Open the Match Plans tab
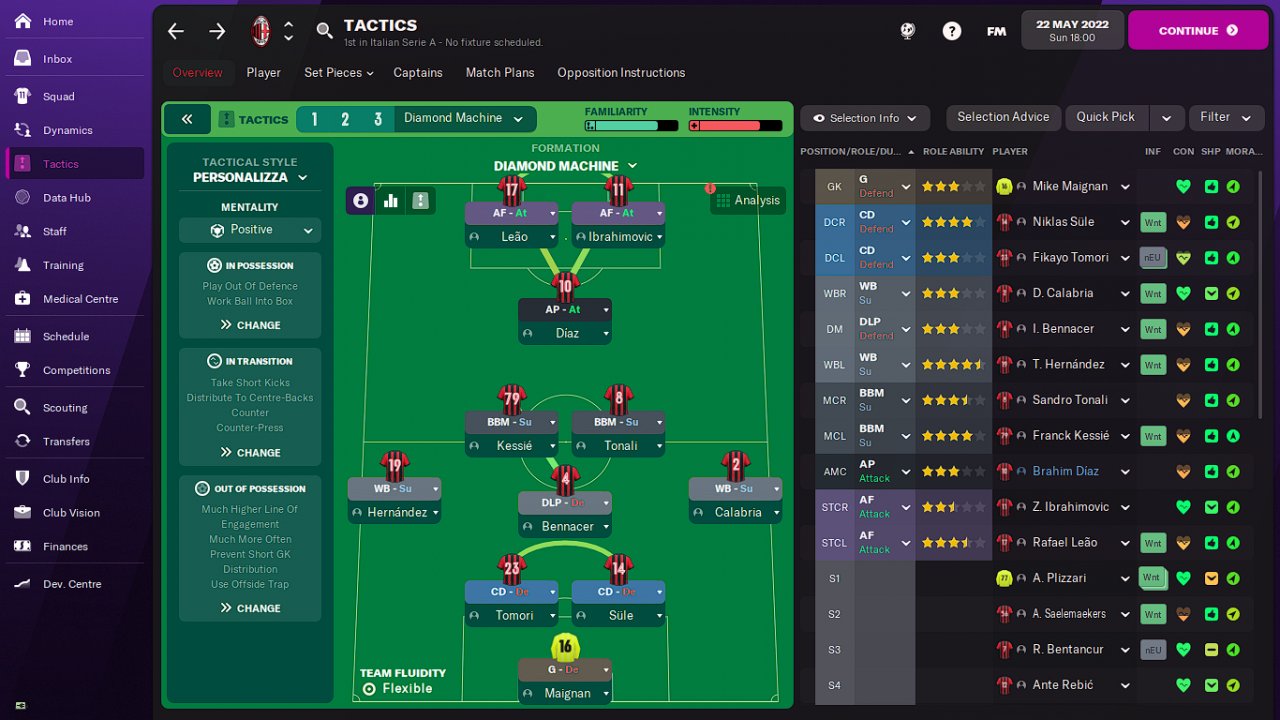The width and height of the screenshot is (1280, 720). (x=500, y=73)
